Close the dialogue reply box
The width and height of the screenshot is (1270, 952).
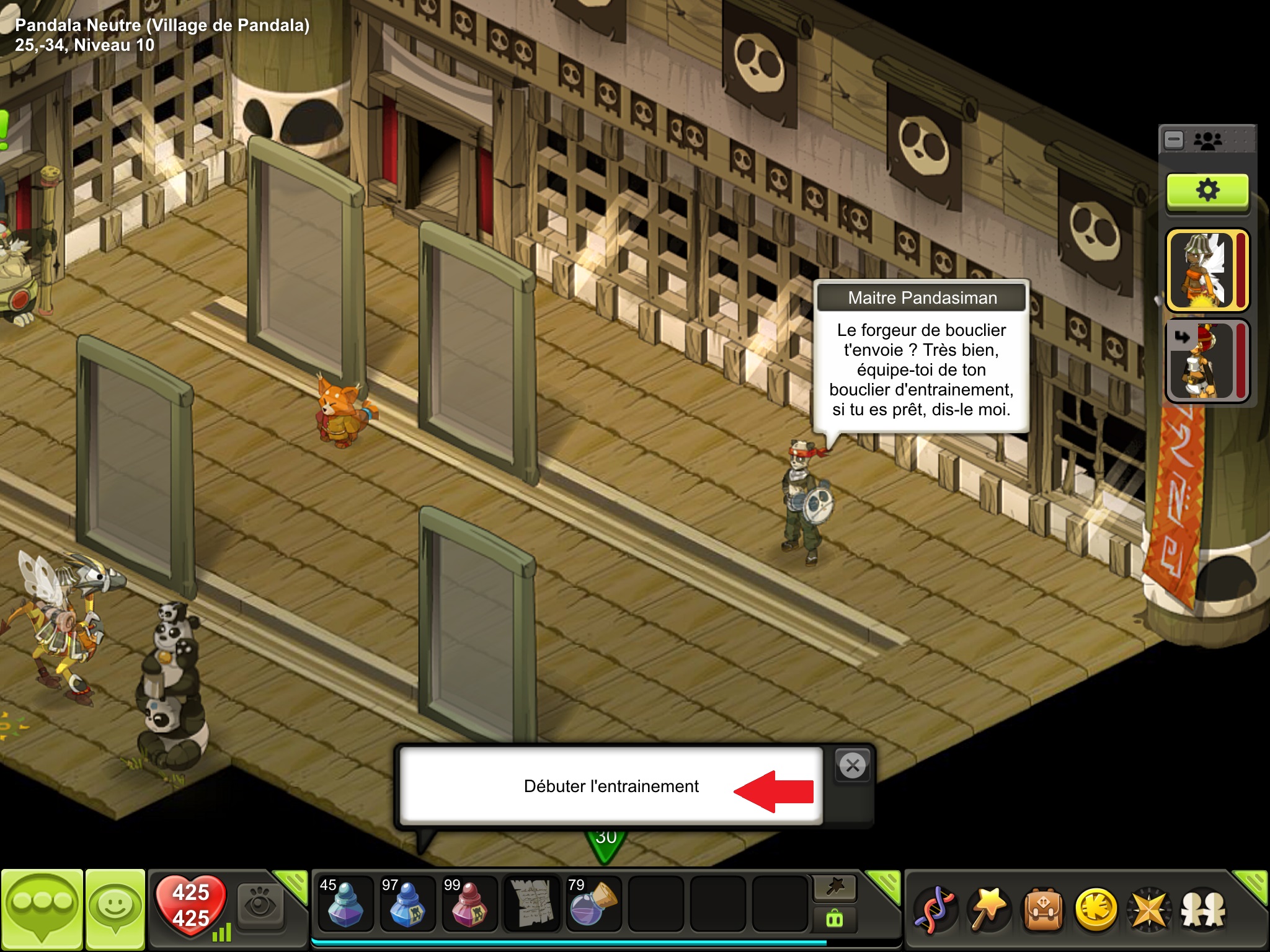coord(853,766)
